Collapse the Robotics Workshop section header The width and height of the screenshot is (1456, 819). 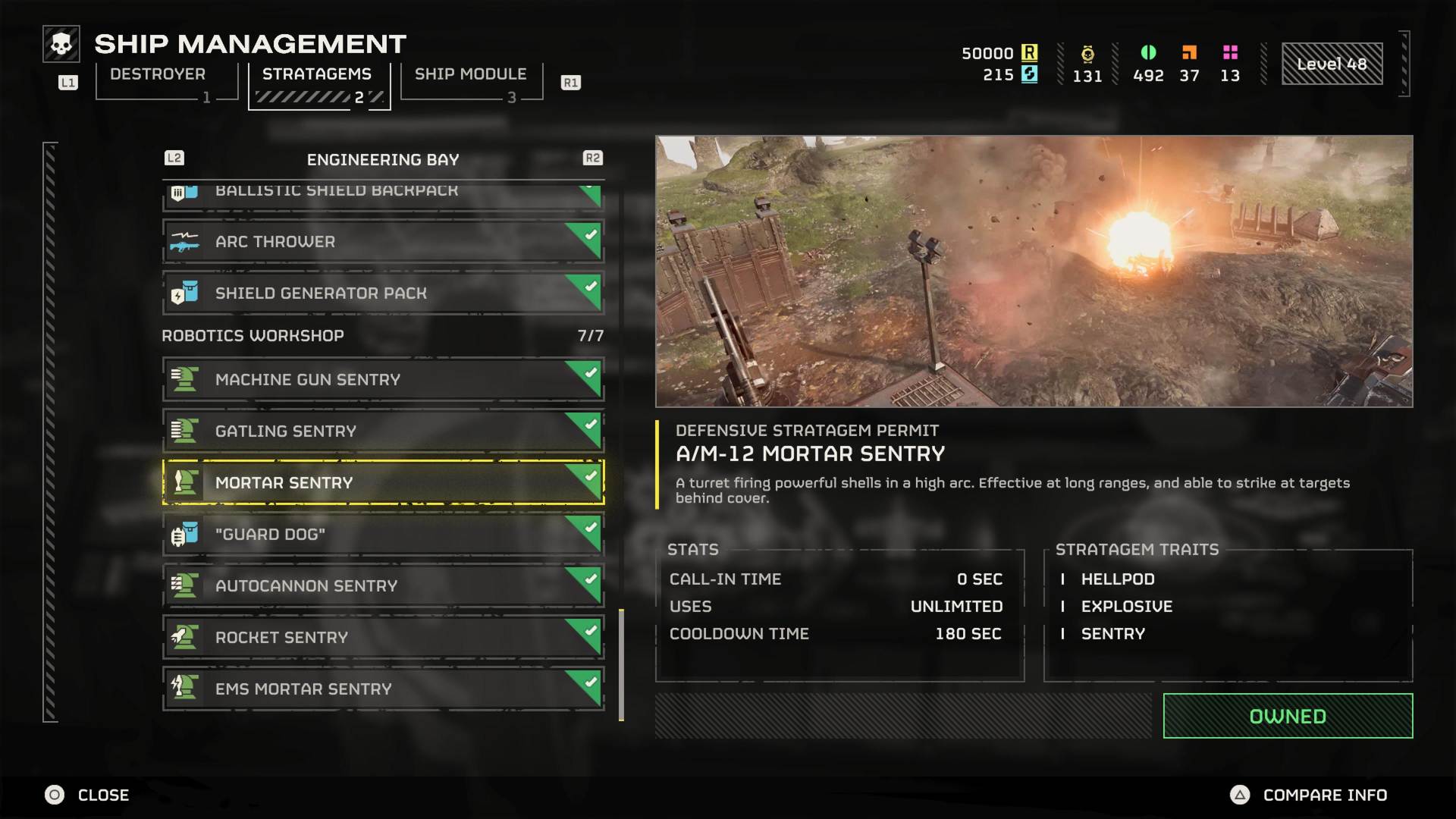coord(253,335)
